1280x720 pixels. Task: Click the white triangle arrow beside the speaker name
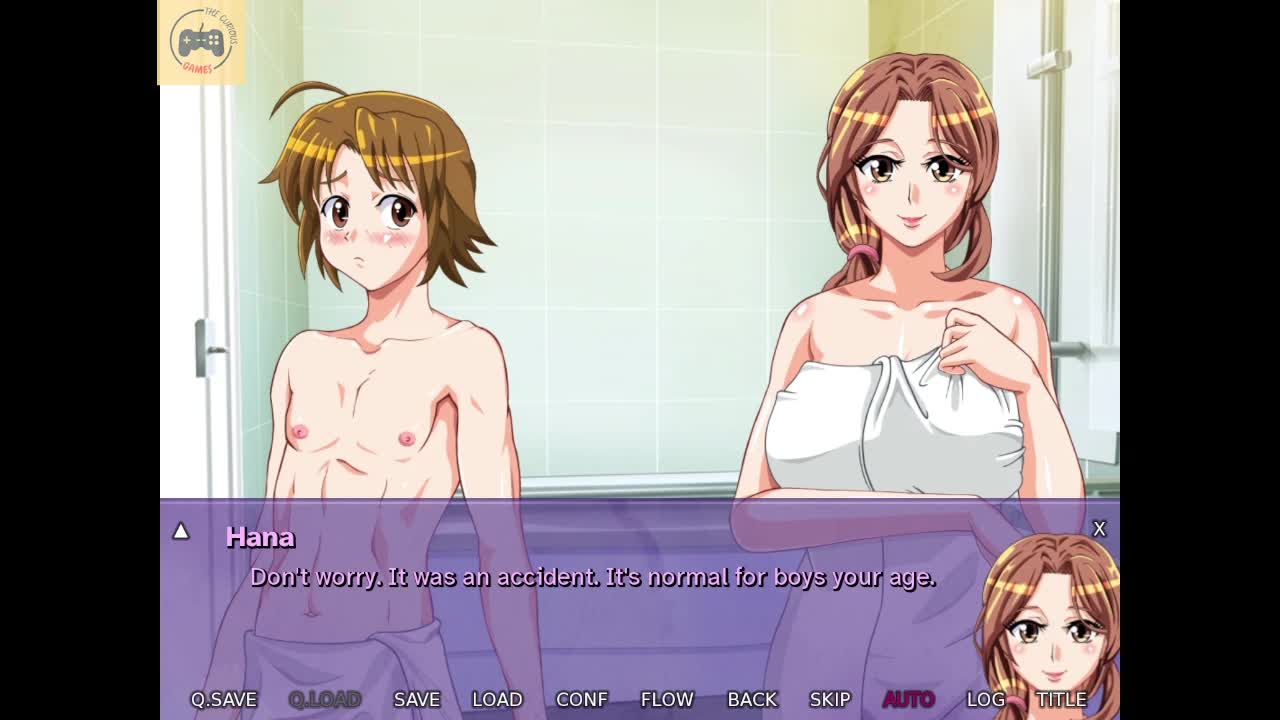click(181, 531)
